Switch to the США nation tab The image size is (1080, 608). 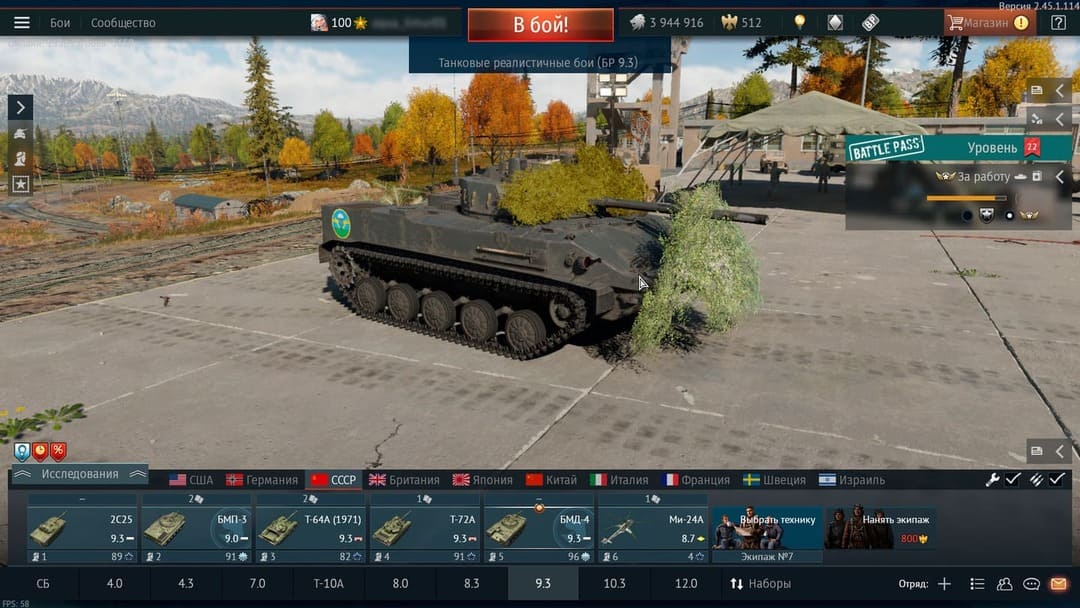tap(191, 480)
